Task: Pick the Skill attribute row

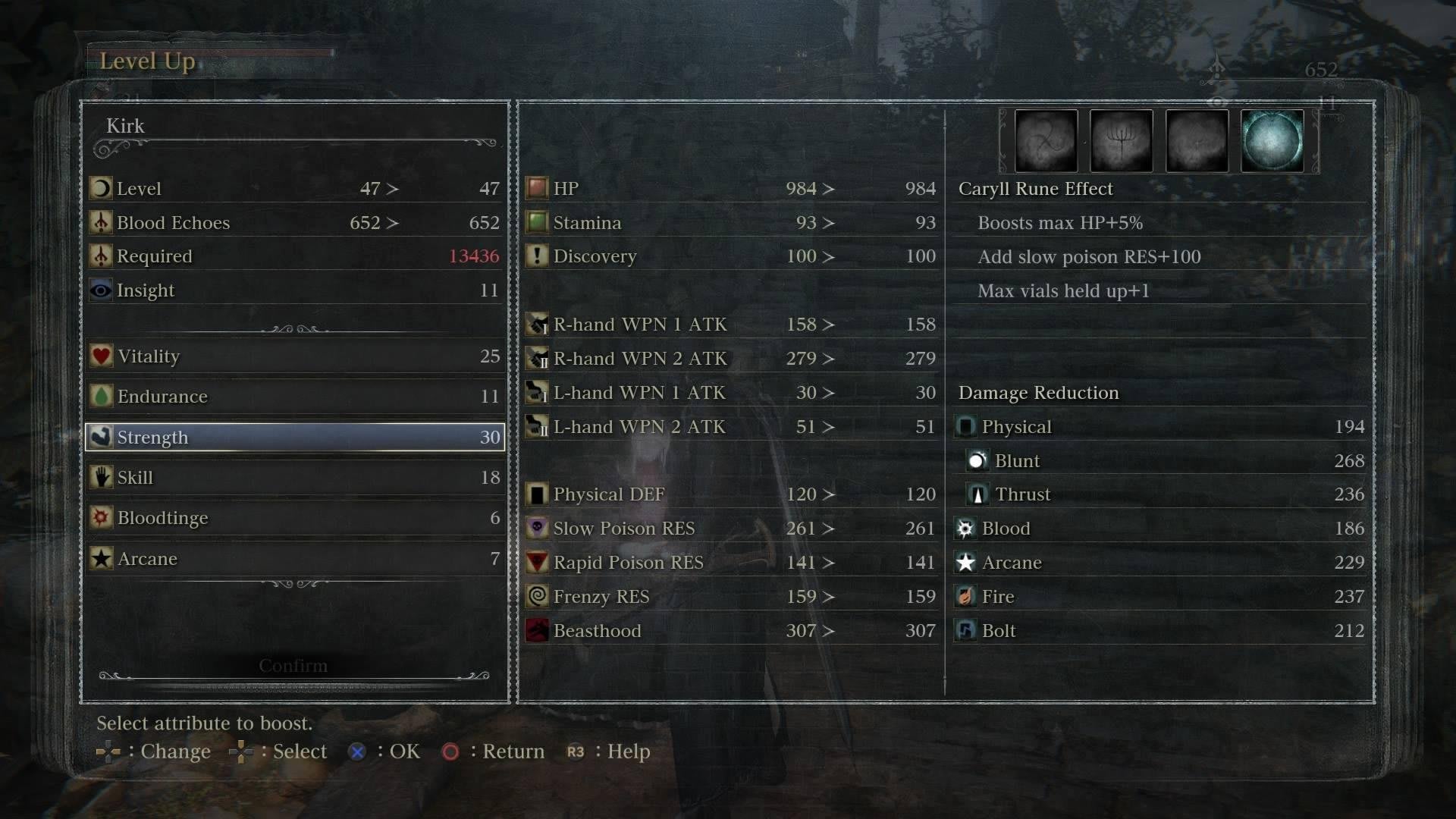Action: (294, 478)
